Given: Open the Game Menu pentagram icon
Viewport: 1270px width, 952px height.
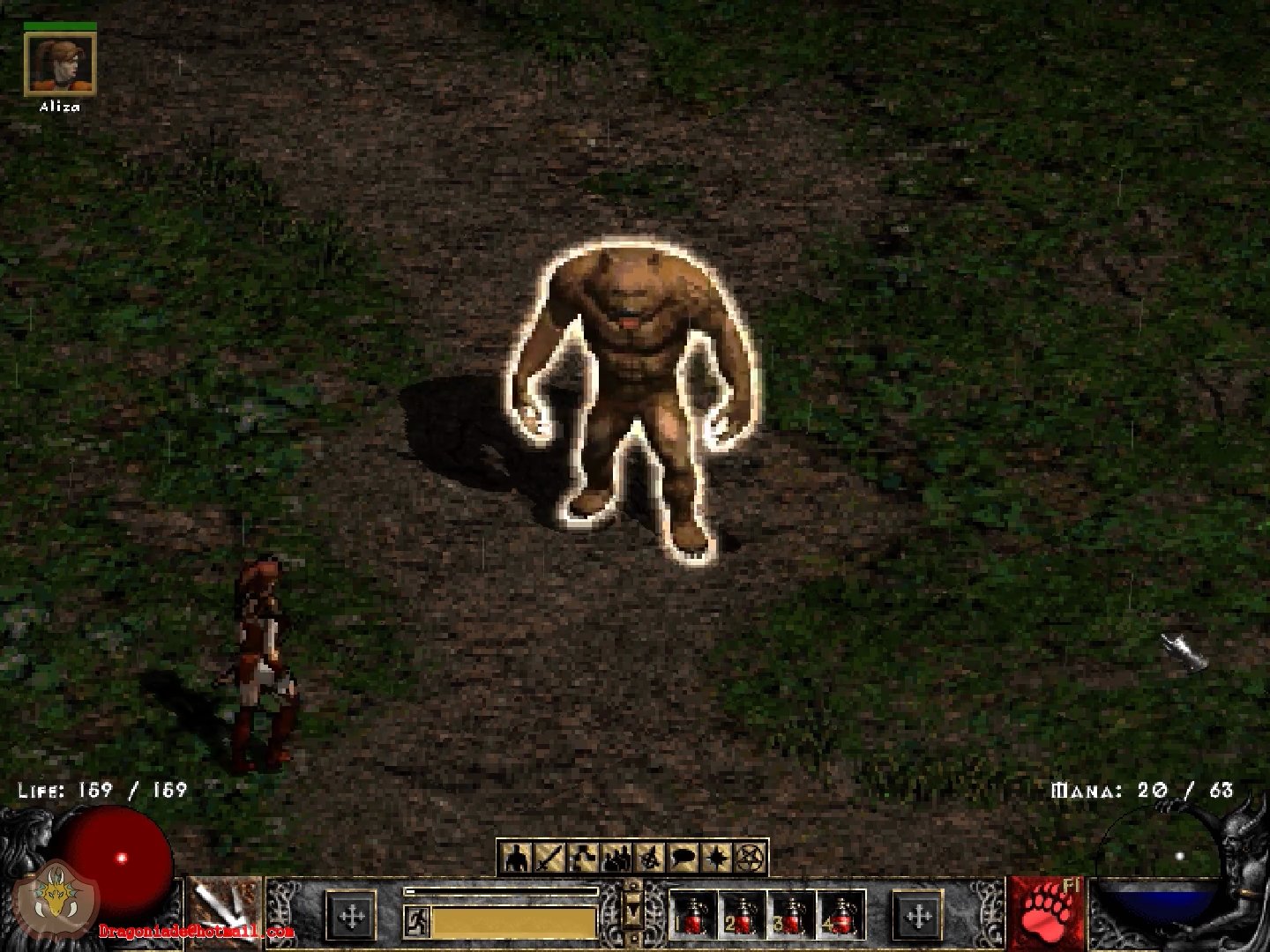Looking at the screenshot, I should [x=750, y=857].
